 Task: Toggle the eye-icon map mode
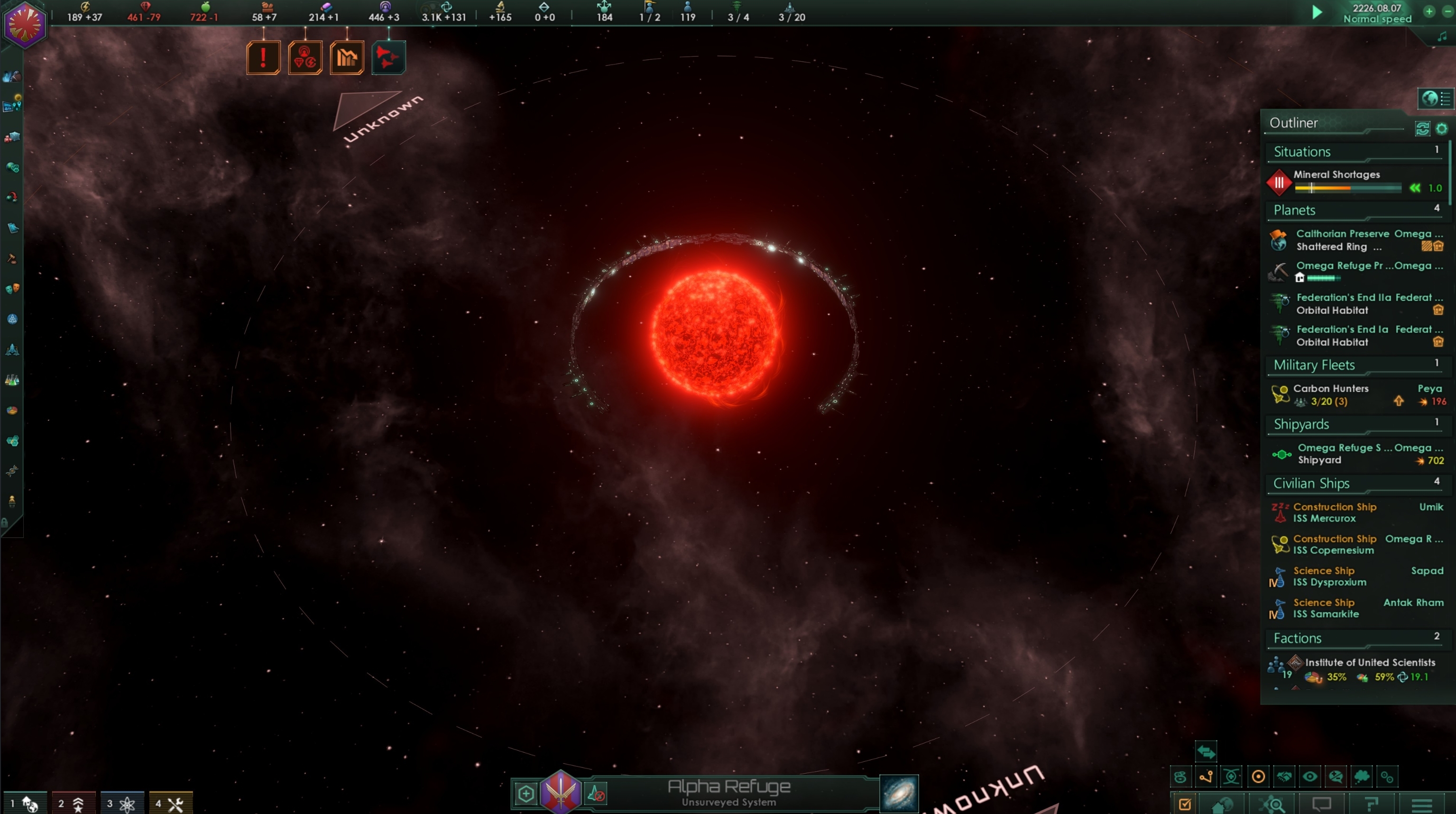(x=1309, y=777)
